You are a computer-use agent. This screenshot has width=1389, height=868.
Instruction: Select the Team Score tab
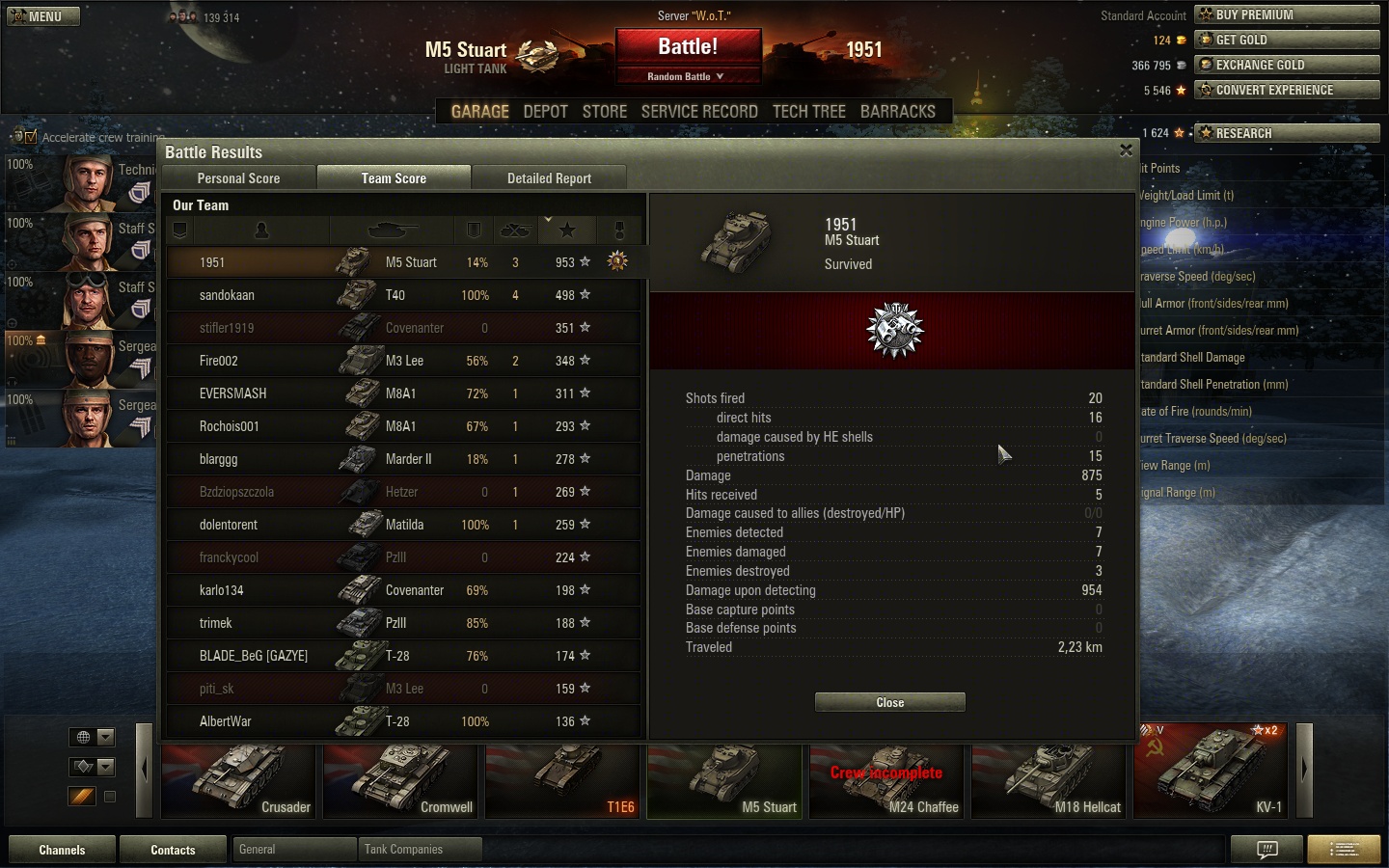(x=394, y=178)
